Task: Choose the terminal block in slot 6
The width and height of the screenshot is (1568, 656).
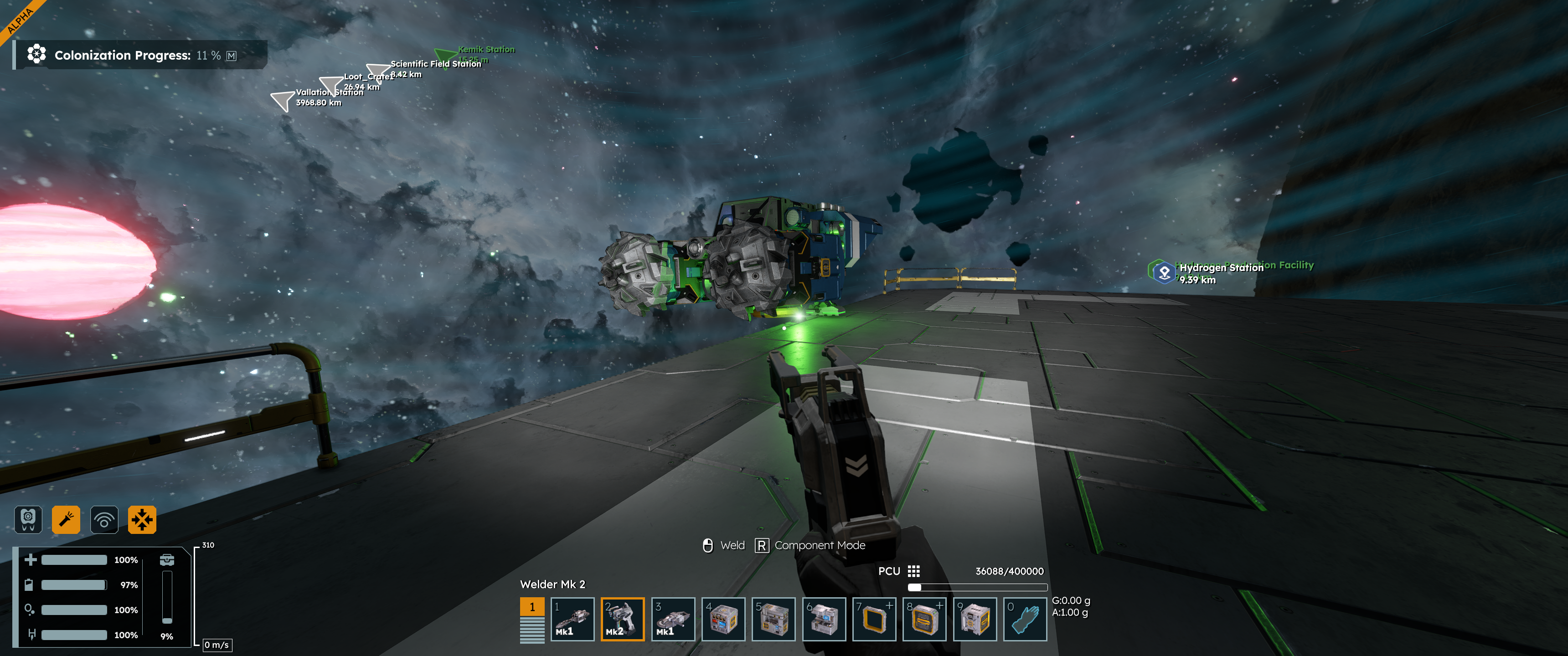Action: tap(824, 619)
